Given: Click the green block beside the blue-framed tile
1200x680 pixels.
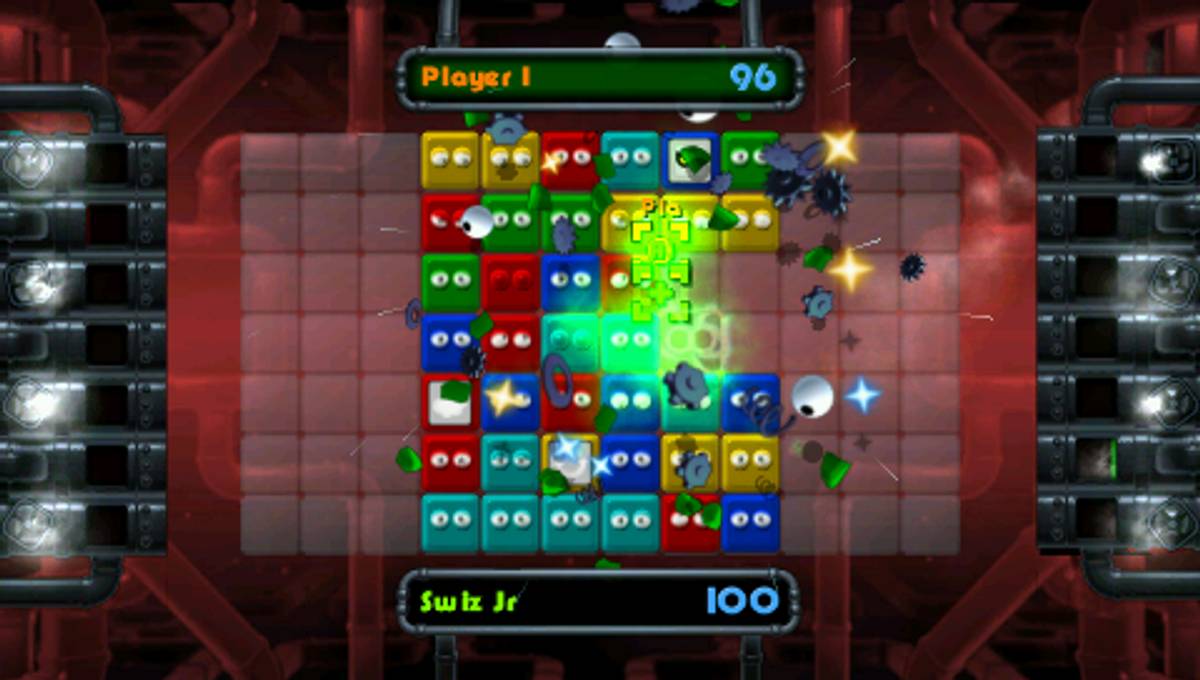Looking at the screenshot, I should [x=749, y=158].
